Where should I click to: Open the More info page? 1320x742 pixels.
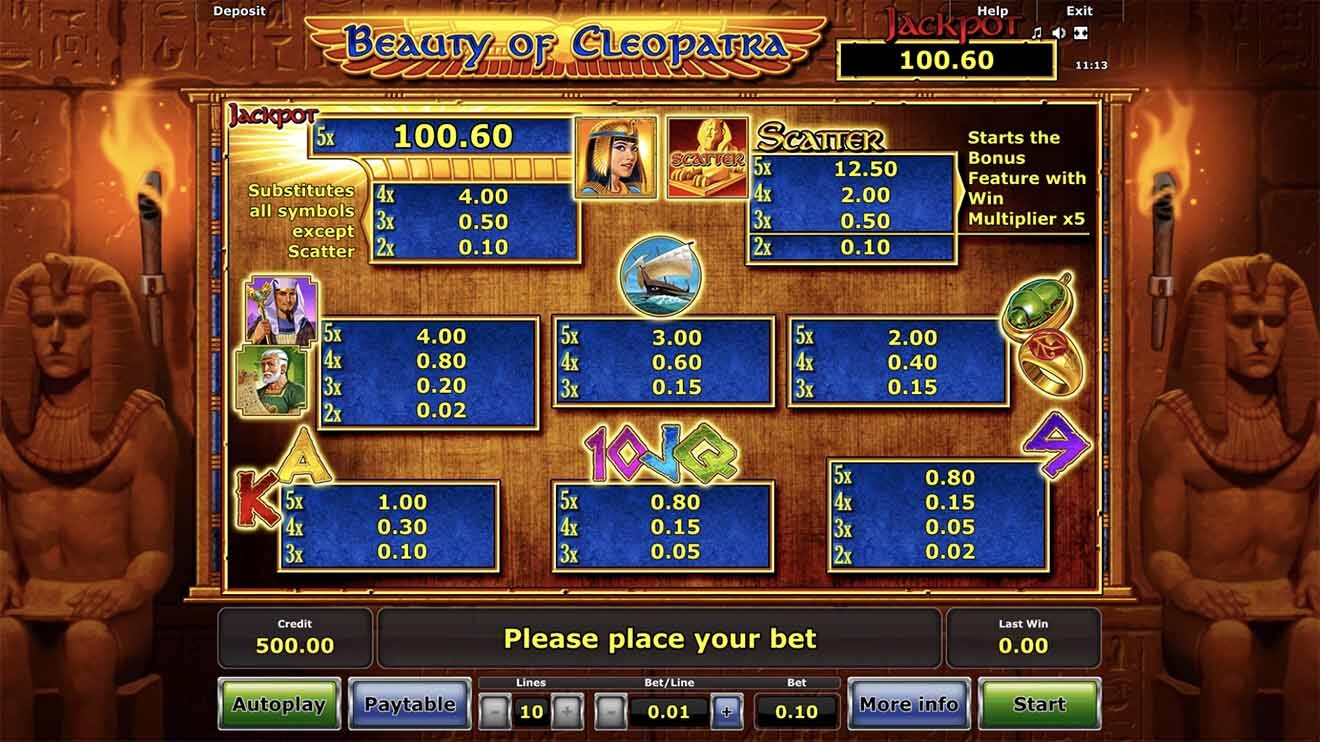tap(908, 704)
